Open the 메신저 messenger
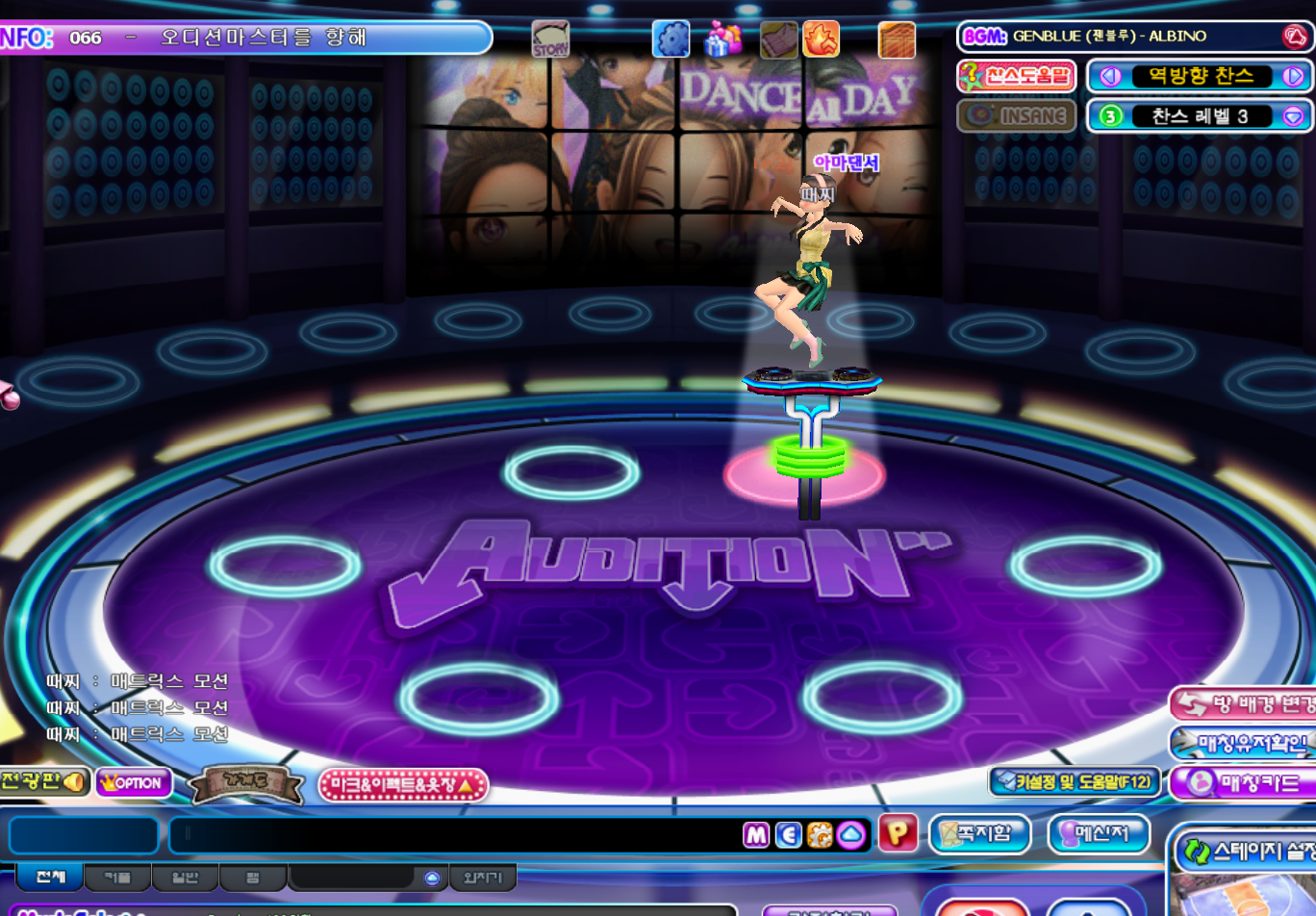Image resolution: width=1316 pixels, height=916 pixels. tap(1099, 833)
